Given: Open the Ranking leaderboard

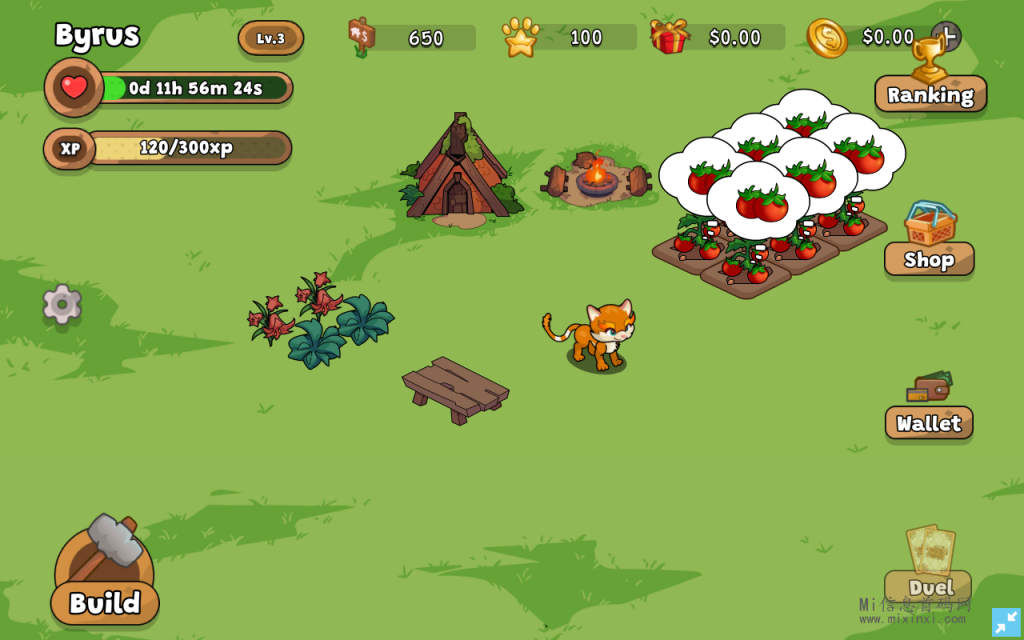Looking at the screenshot, I should click(930, 93).
